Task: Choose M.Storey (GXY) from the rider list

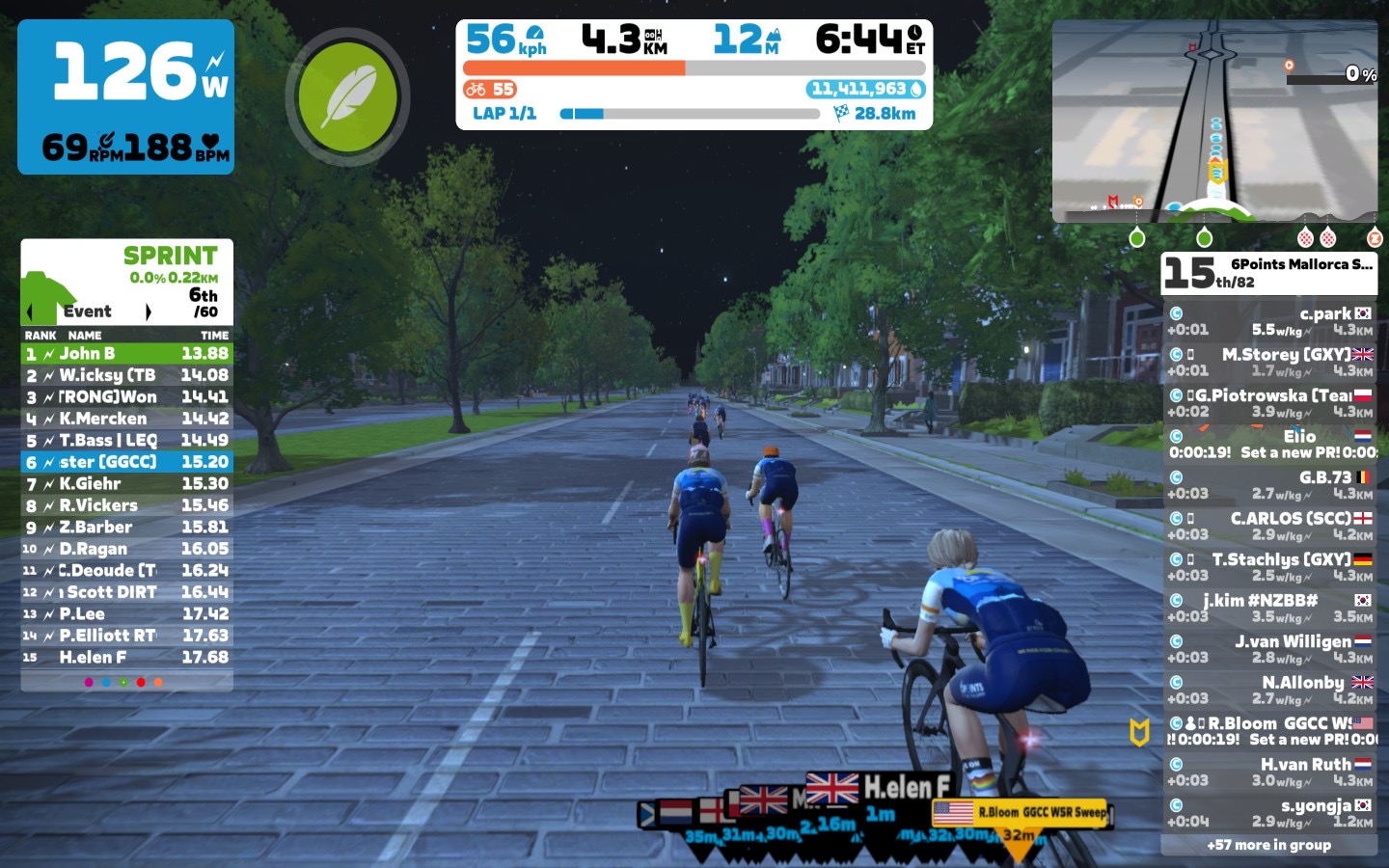Action: 1269,363
